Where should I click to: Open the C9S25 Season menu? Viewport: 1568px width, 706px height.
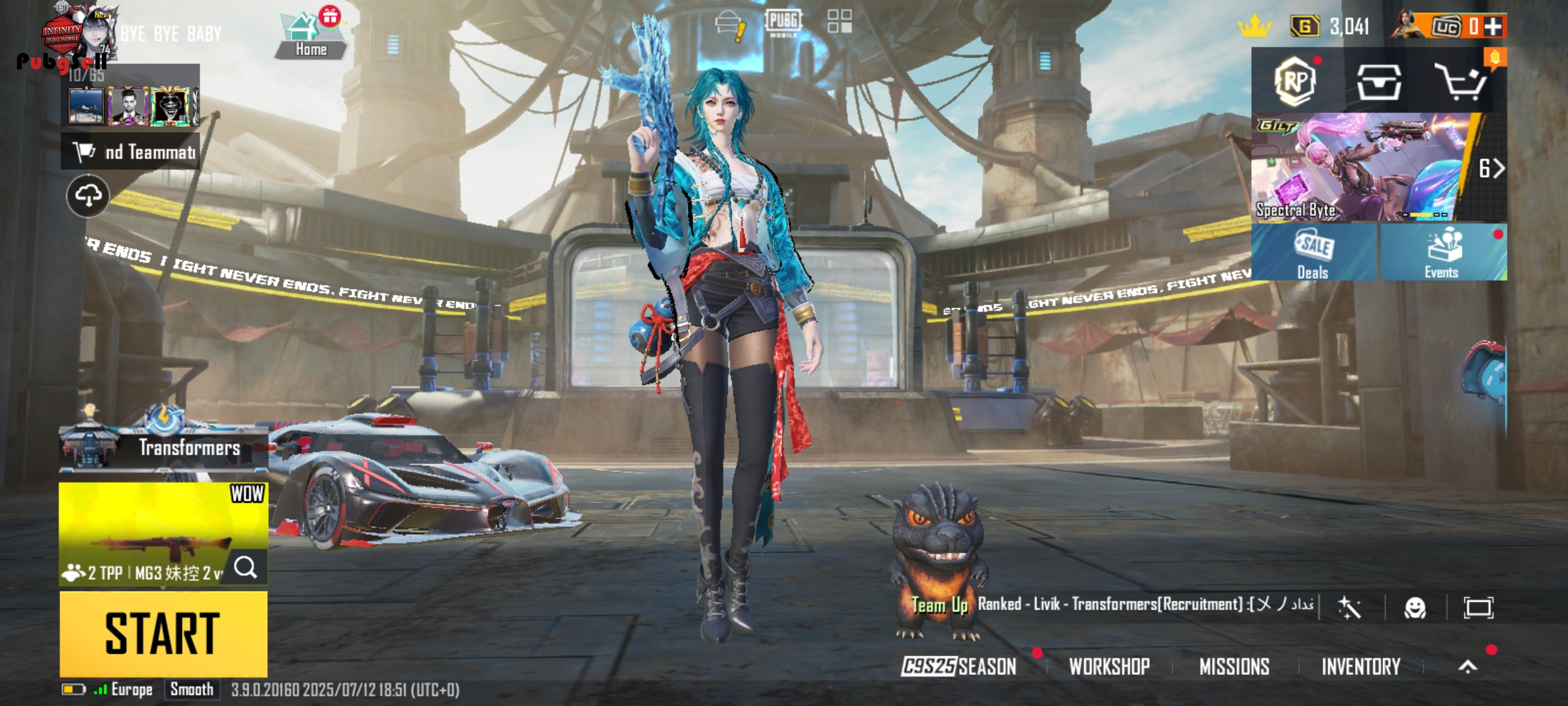(958, 666)
